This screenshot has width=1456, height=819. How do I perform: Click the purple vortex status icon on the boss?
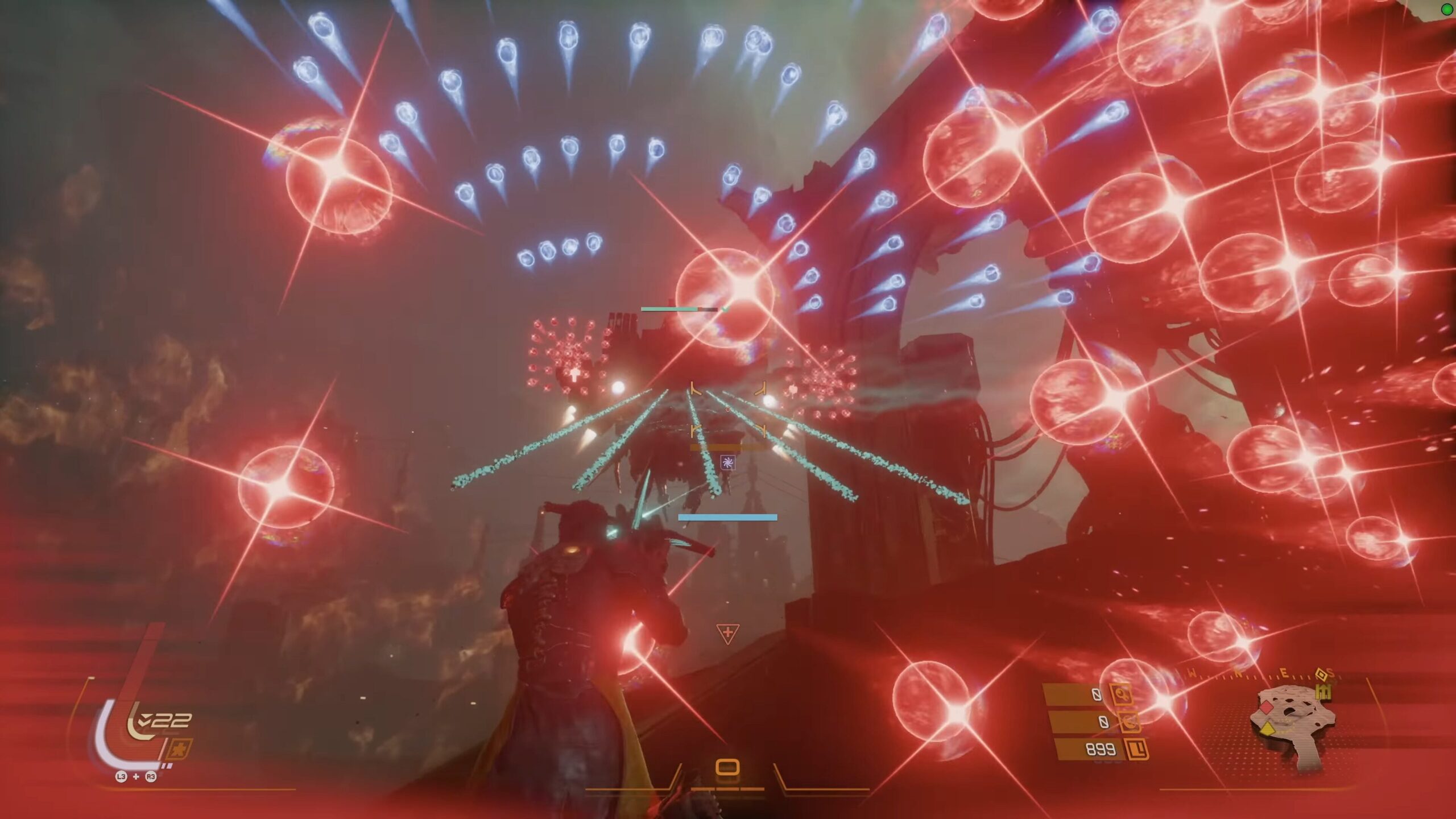(x=729, y=462)
